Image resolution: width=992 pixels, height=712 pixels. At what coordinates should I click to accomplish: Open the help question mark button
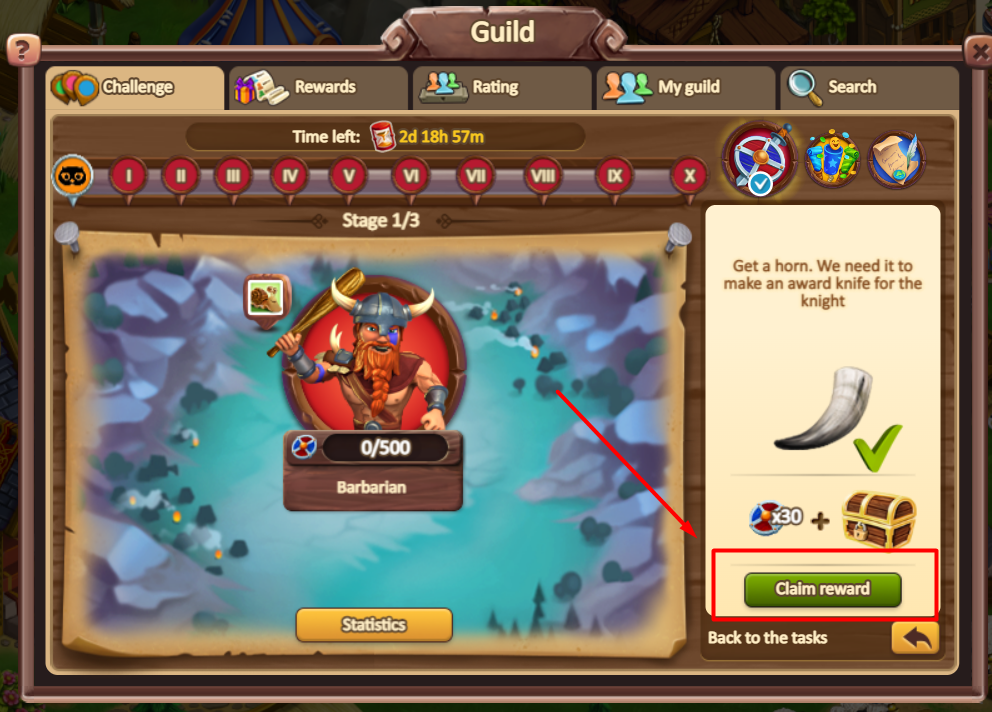(23, 49)
